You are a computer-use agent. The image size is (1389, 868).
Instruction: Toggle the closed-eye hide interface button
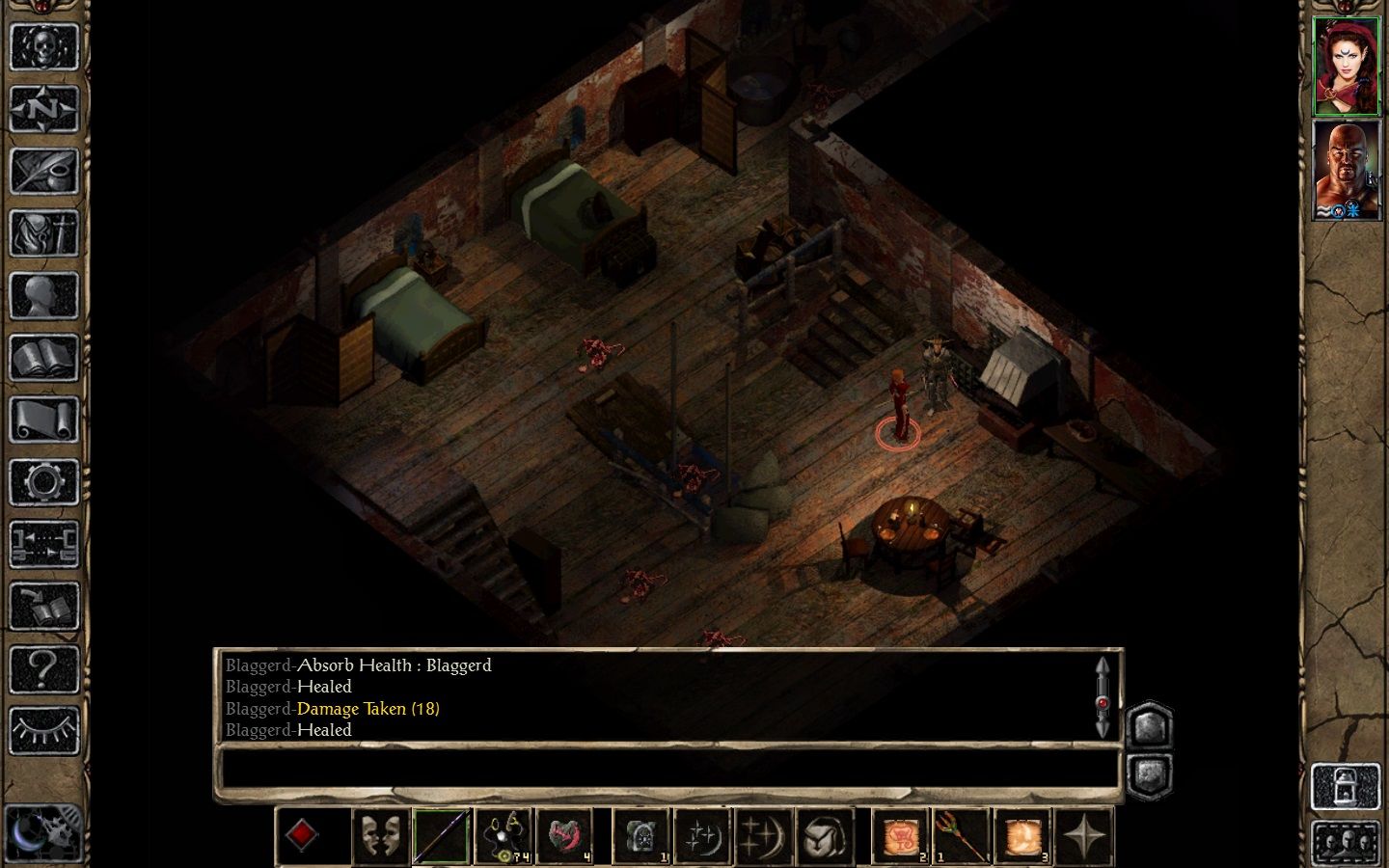coord(43,730)
